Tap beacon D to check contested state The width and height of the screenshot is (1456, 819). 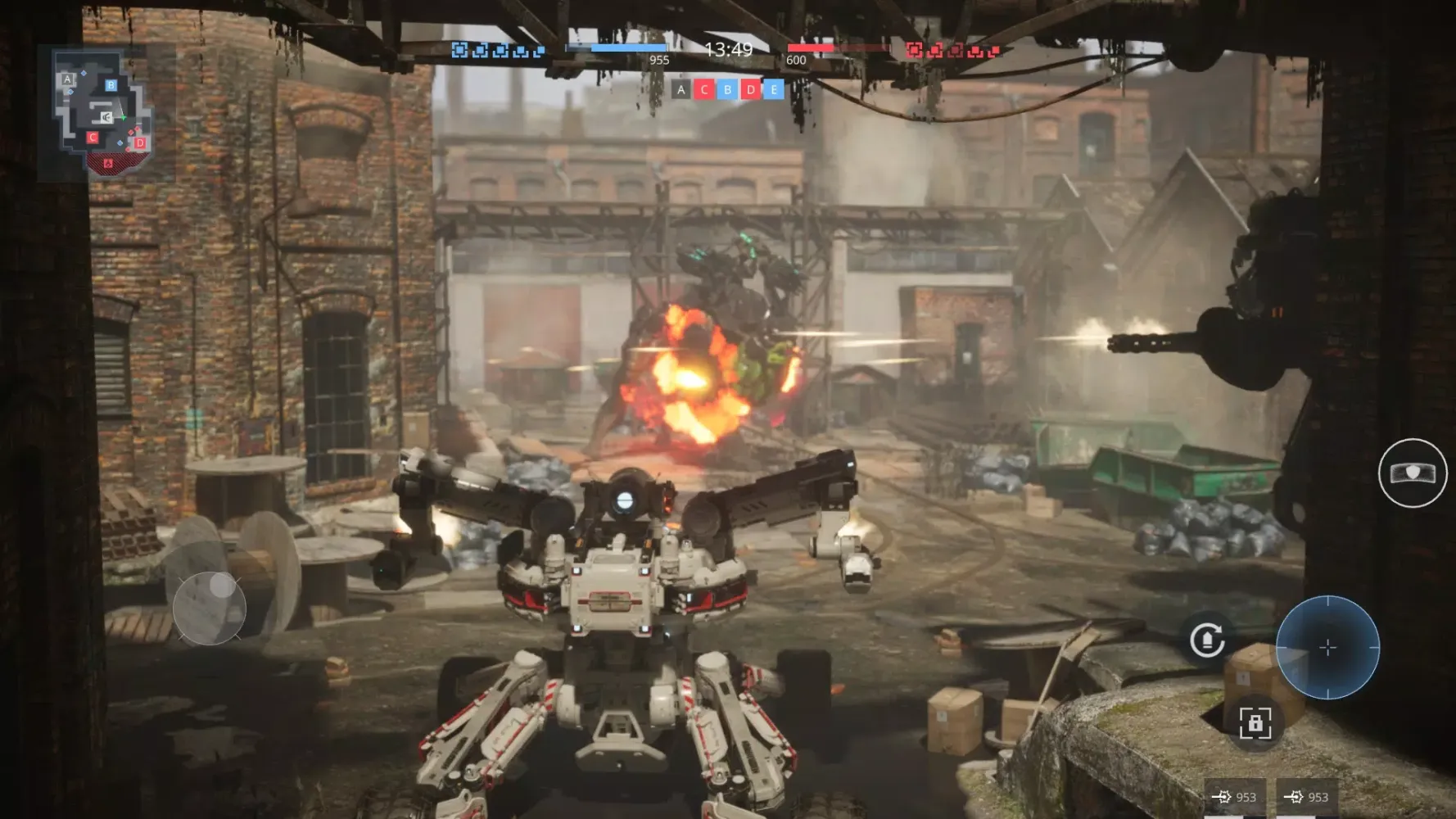coord(750,89)
